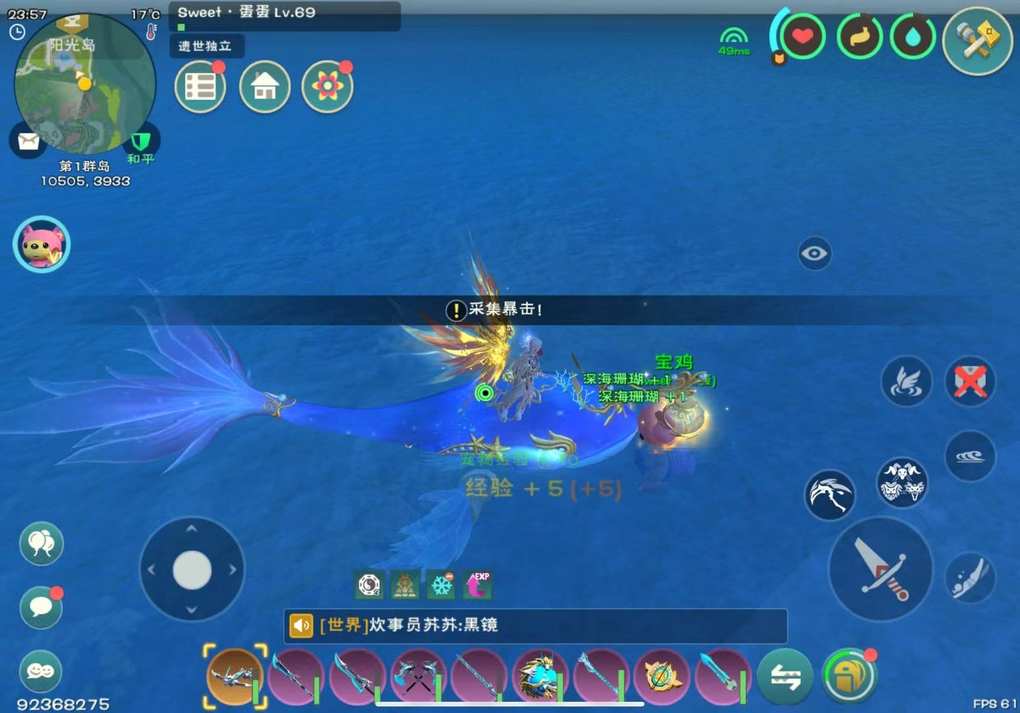Viewport: 1020px width, 713px height.
Task: Open the backpack inventory button
Action: 848,676
